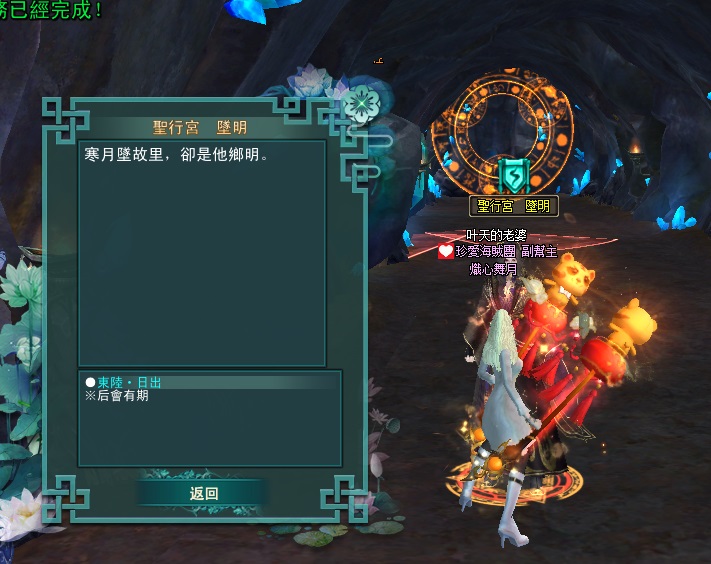The image size is (711, 564).
Task: Click the 返回 back button
Action: 203,493
